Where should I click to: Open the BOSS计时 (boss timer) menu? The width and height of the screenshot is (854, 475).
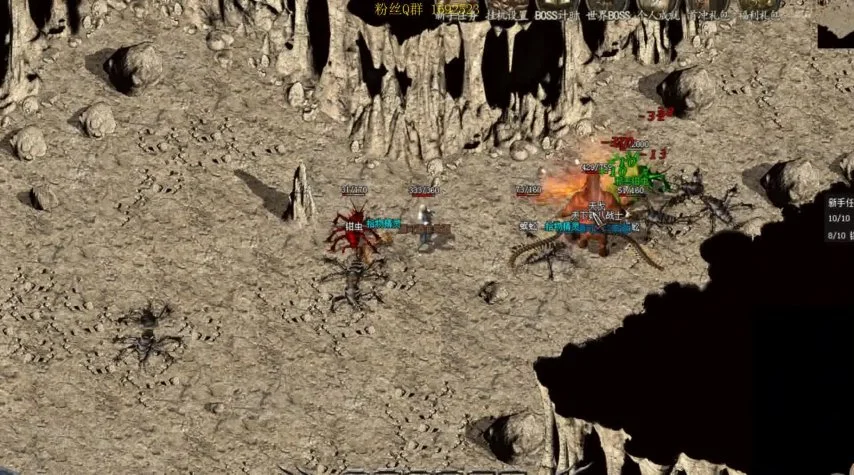pos(556,16)
